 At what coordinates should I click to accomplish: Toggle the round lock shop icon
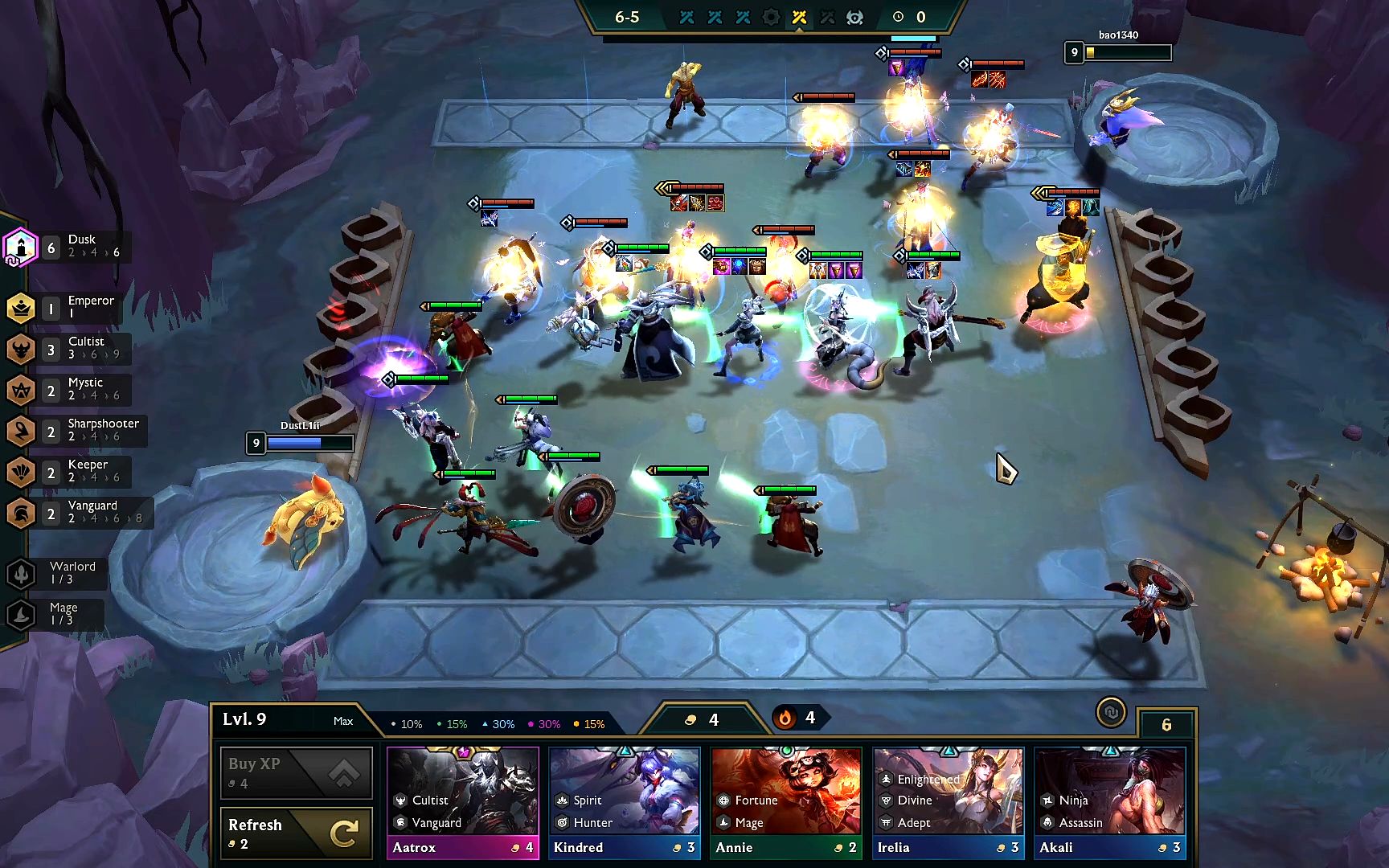pyautogui.click(x=1111, y=713)
